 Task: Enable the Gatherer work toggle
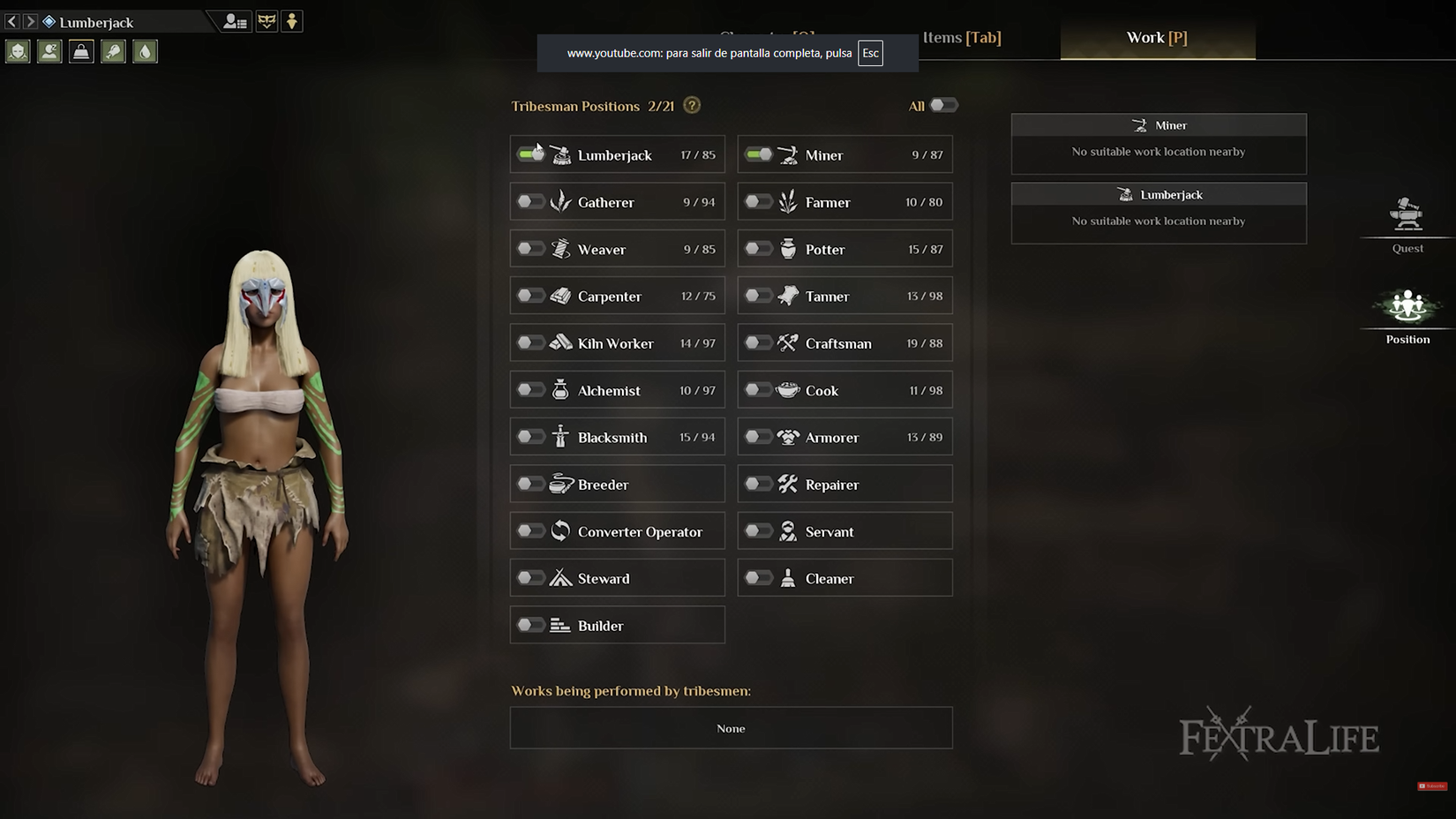(x=530, y=201)
